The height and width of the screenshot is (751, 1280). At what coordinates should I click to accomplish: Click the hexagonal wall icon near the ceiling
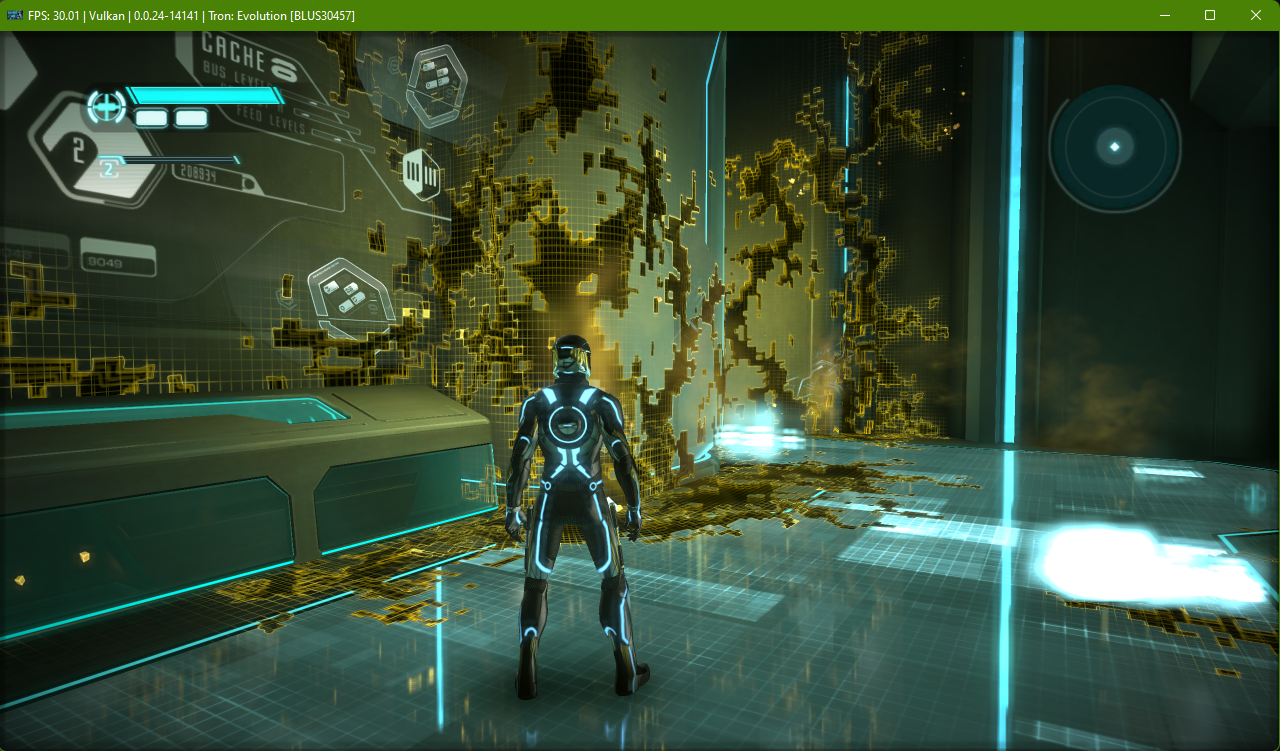pyautogui.click(x=437, y=83)
